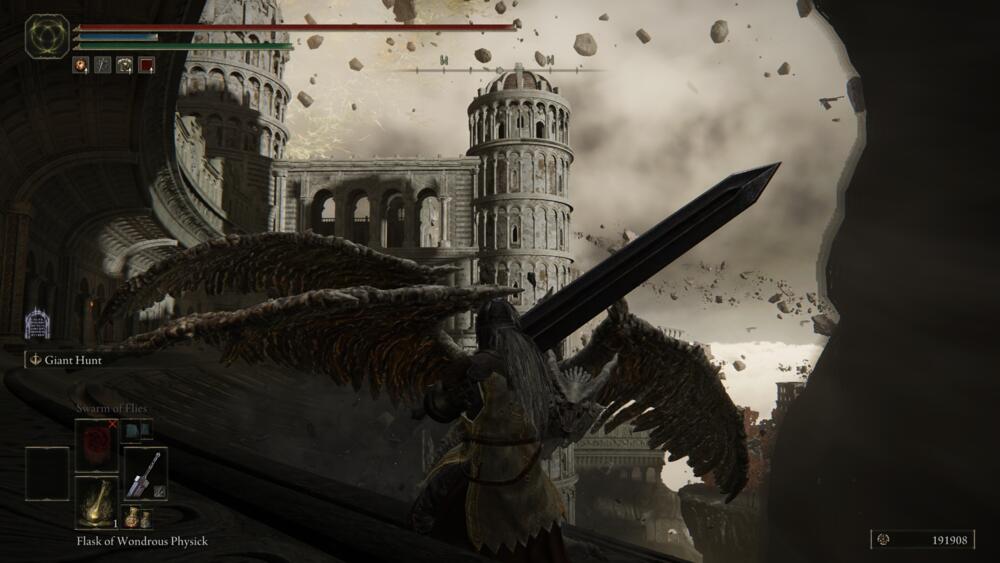1000x563 pixels.
Task: Select the glowing green rune emblem
Action: pos(47,36)
